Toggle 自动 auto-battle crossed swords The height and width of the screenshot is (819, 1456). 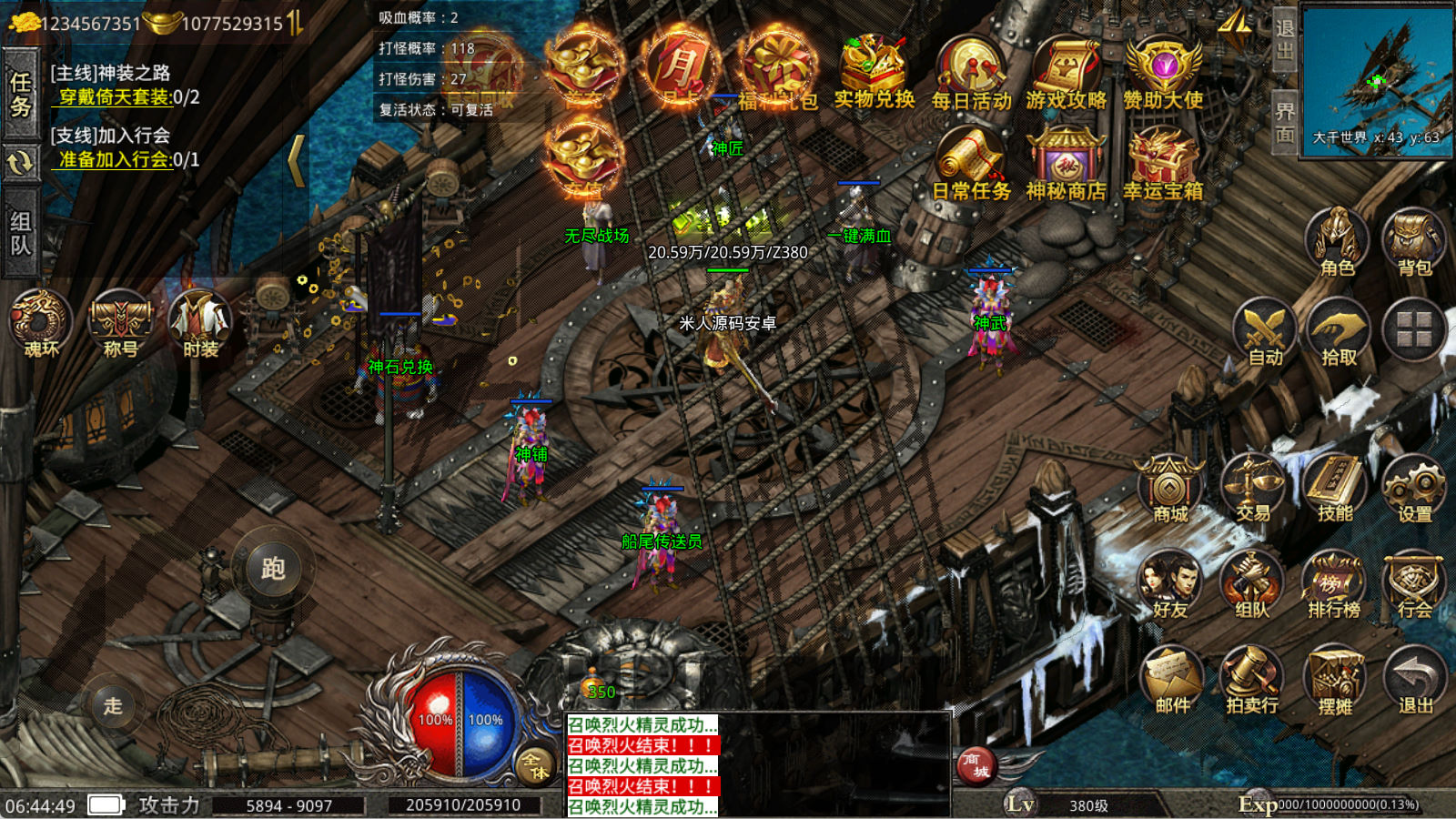coord(1265,331)
